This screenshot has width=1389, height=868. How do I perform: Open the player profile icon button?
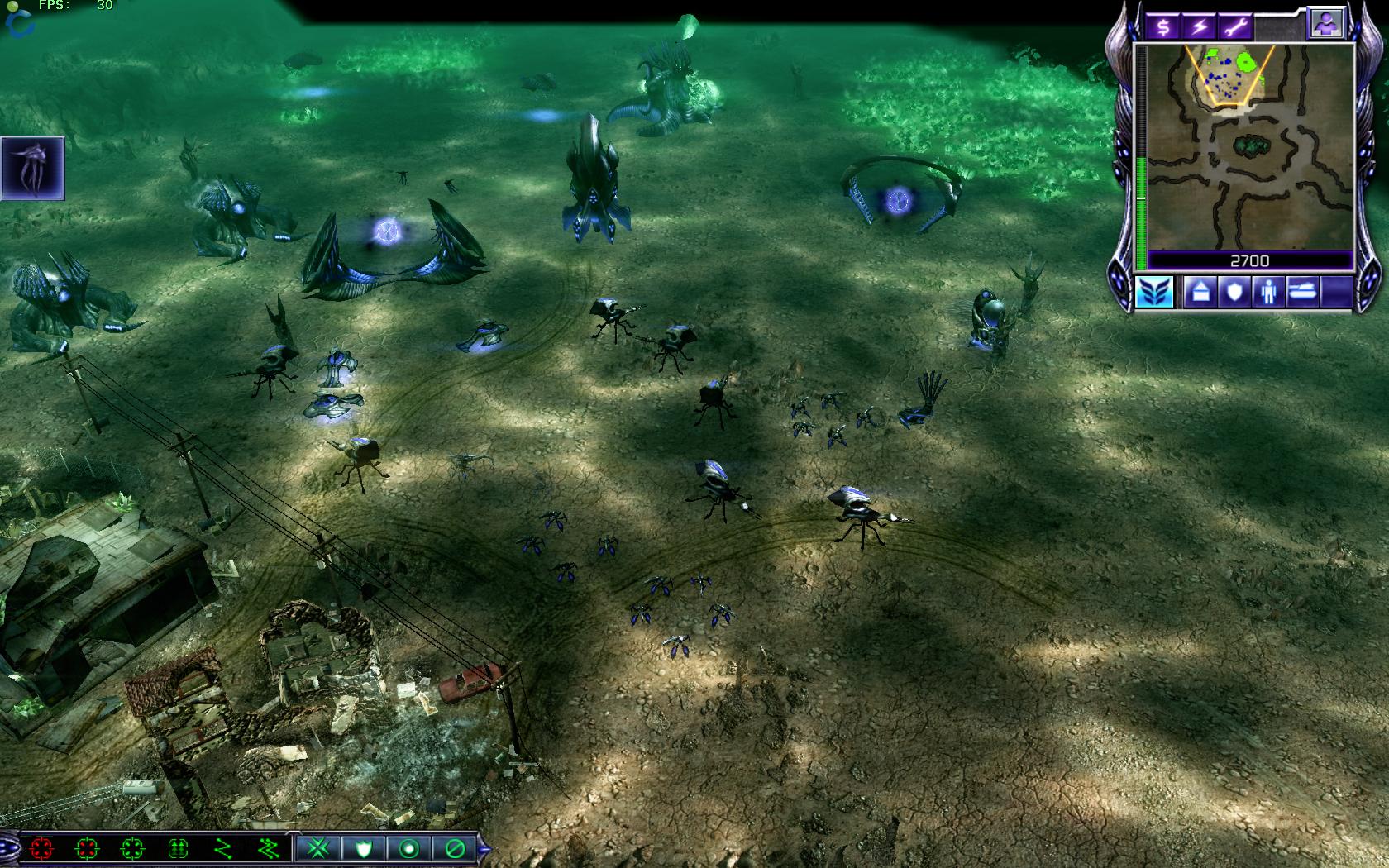[x=1325, y=24]
